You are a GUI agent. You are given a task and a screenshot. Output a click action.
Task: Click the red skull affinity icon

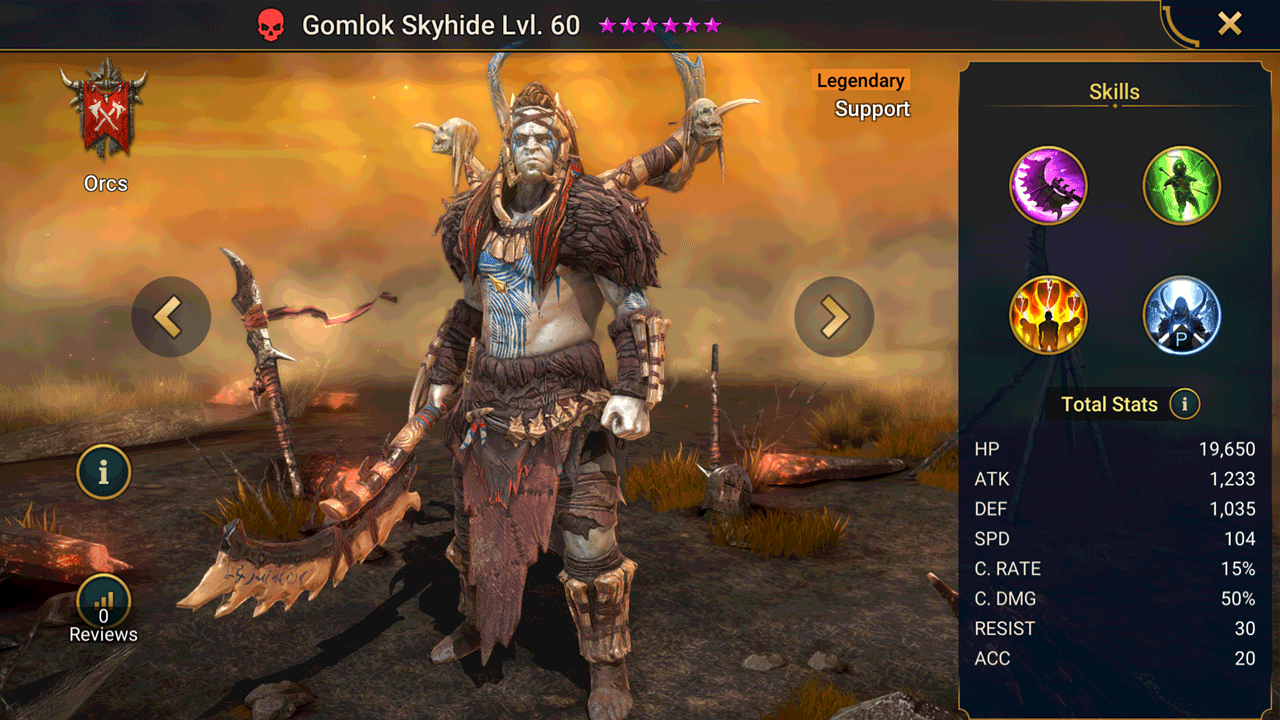270,26
